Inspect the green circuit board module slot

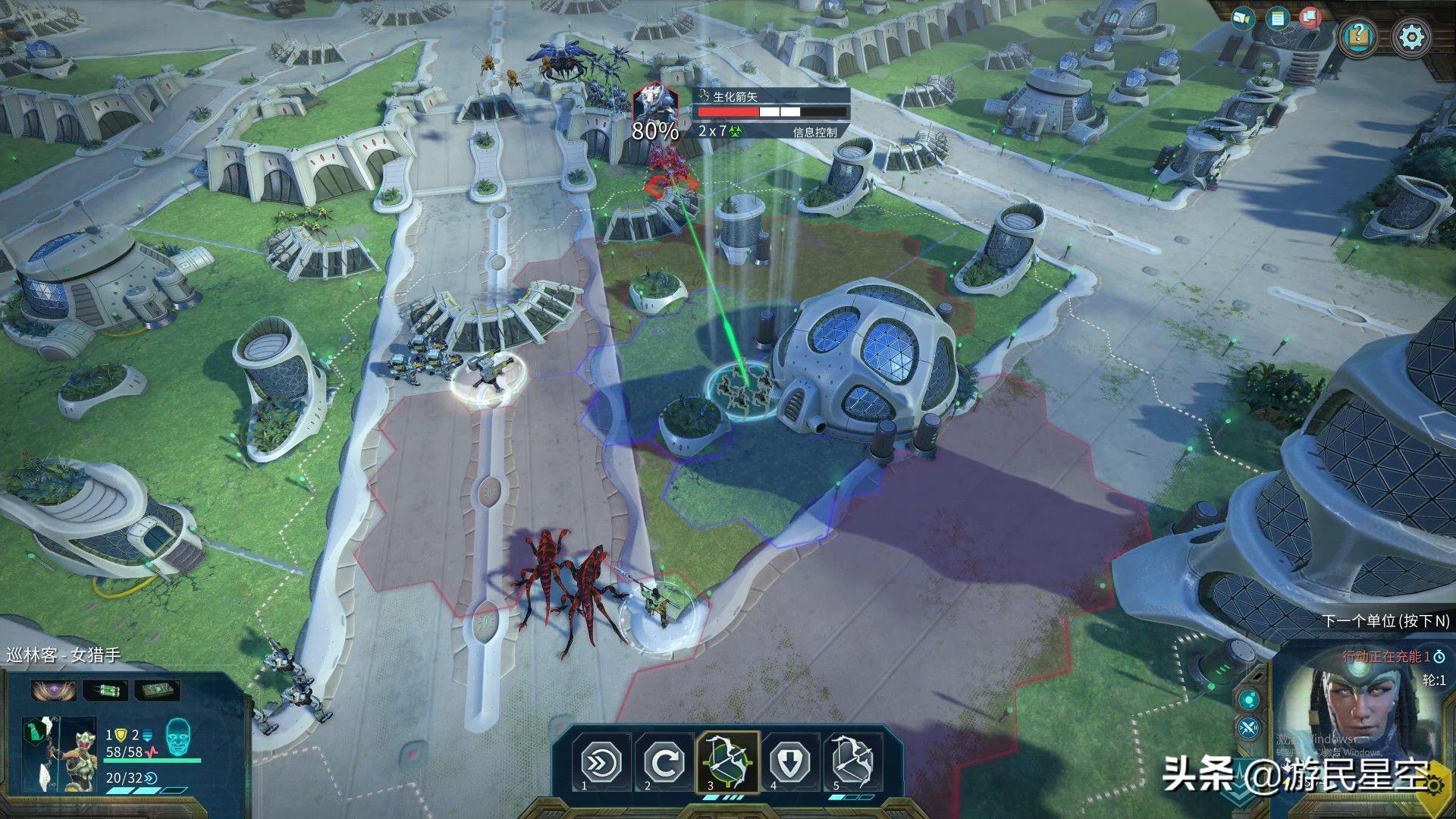(157, 690)
